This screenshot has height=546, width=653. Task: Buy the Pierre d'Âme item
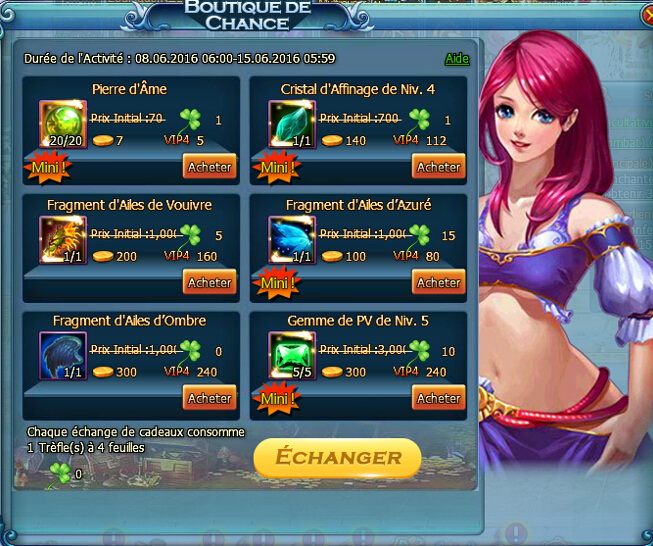[x=209, y=167]
